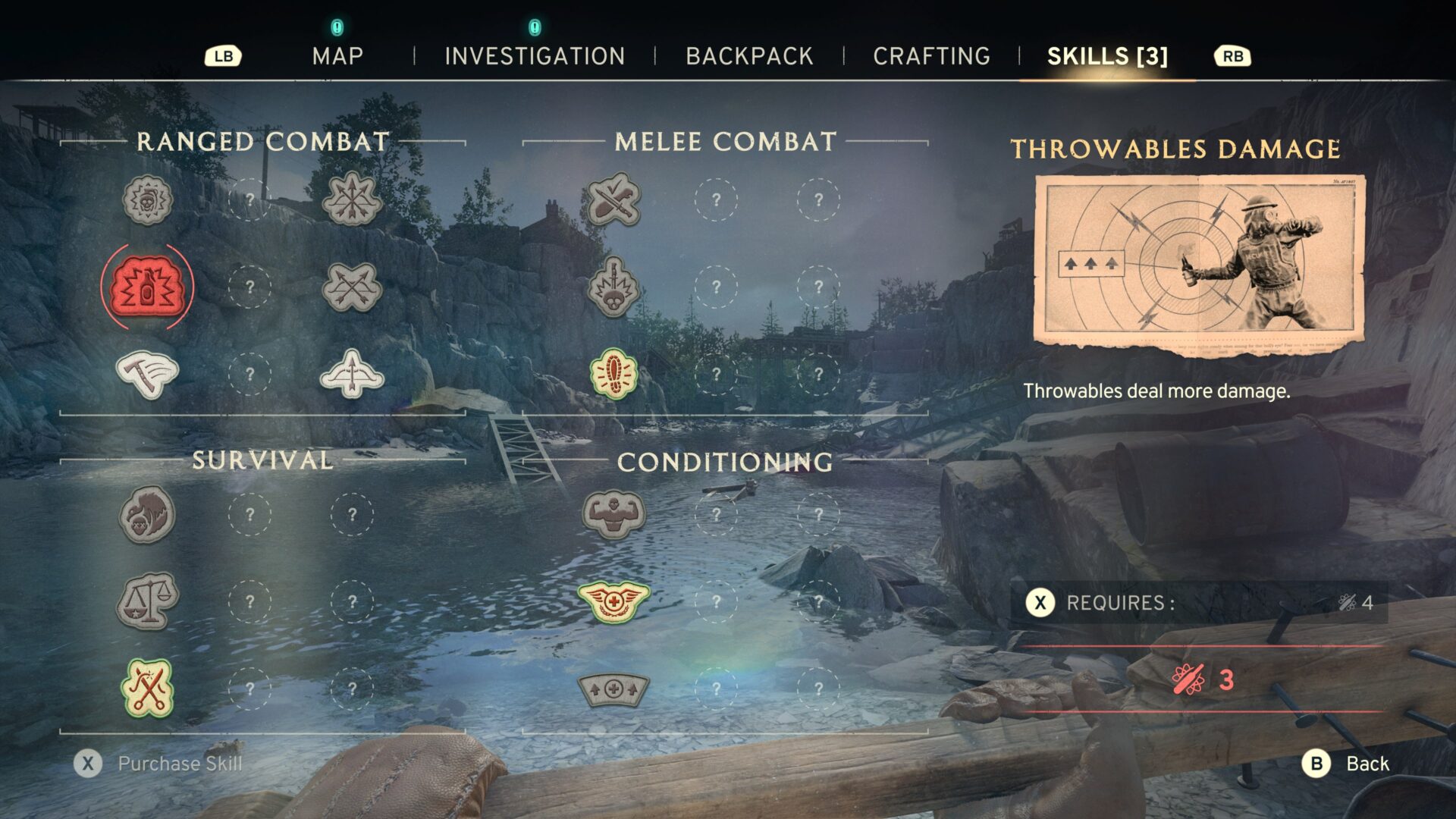The height and width of the screenshot is (819, 1456).
Task: Select the crossed arrows skill badge
Action: 352,287
